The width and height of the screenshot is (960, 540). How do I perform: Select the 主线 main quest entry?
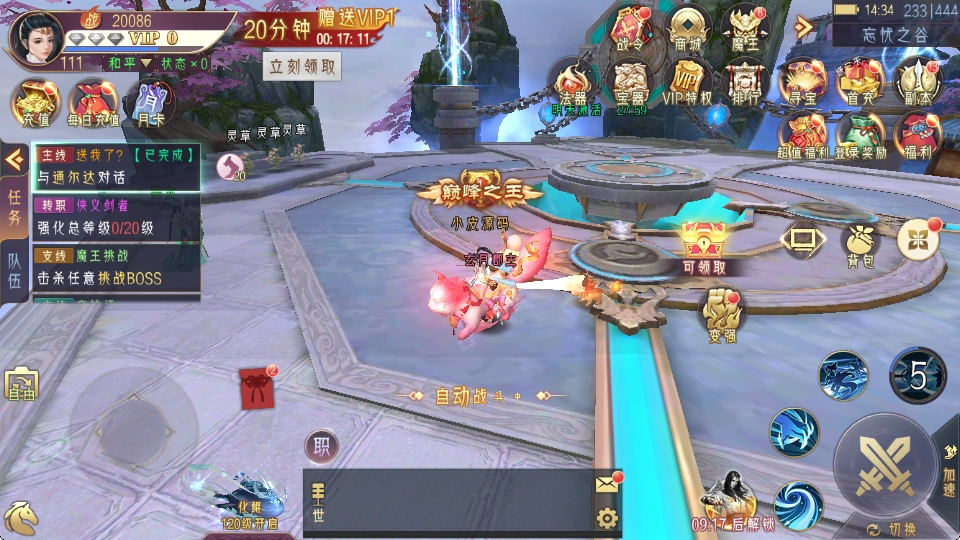pos(117,166)
